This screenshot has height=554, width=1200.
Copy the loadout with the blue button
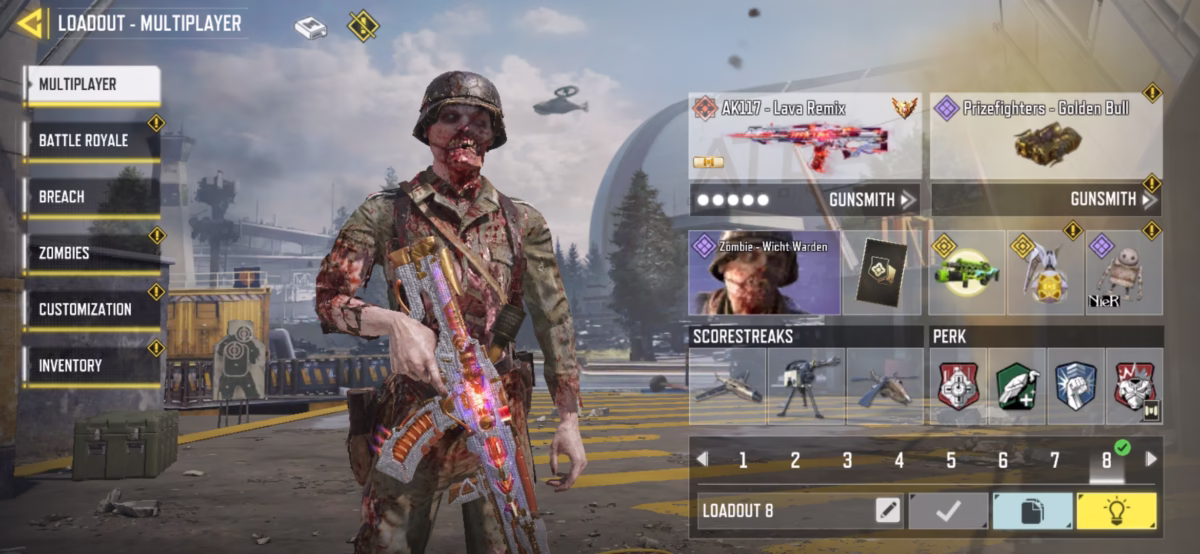(1031, 510)
